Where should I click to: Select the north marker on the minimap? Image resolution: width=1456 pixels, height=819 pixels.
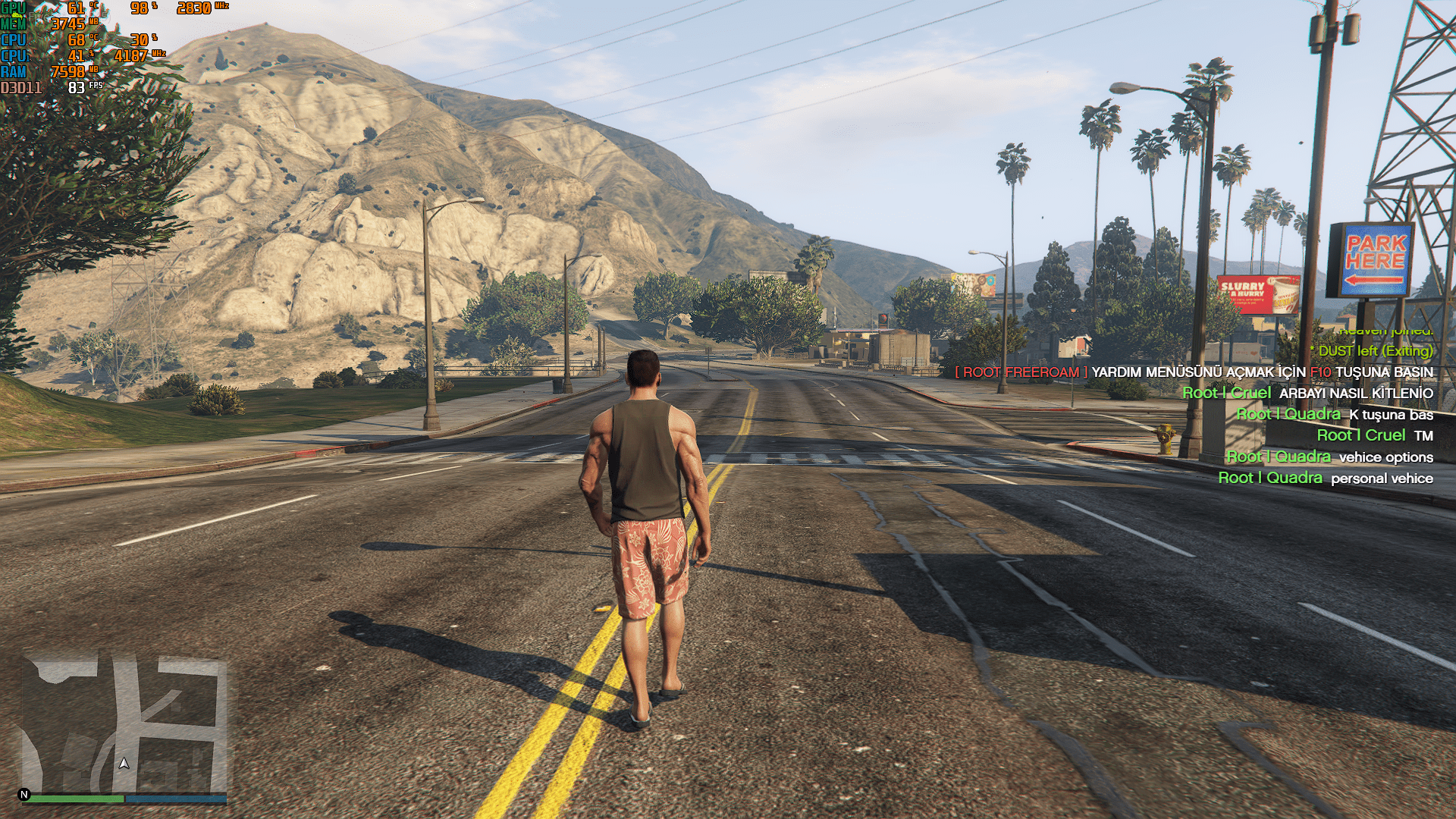24,795
